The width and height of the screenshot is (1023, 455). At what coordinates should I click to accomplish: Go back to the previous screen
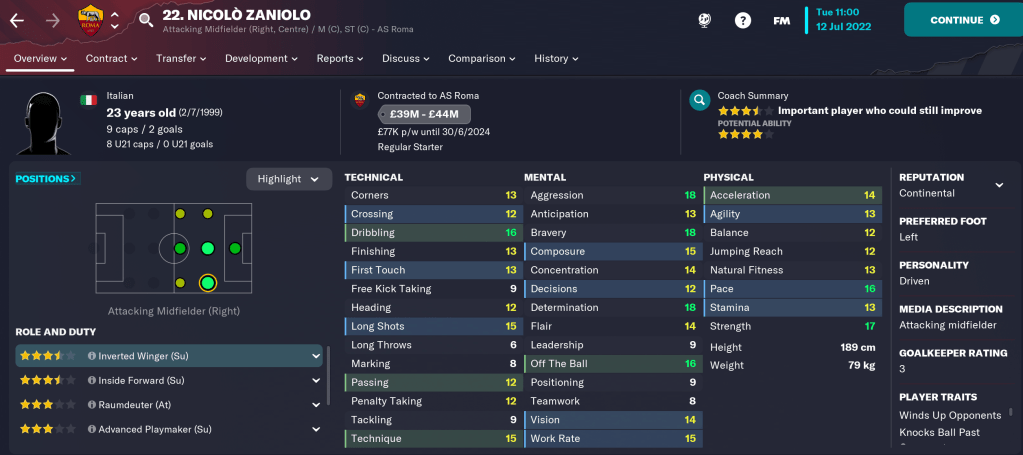click(17, 20)
